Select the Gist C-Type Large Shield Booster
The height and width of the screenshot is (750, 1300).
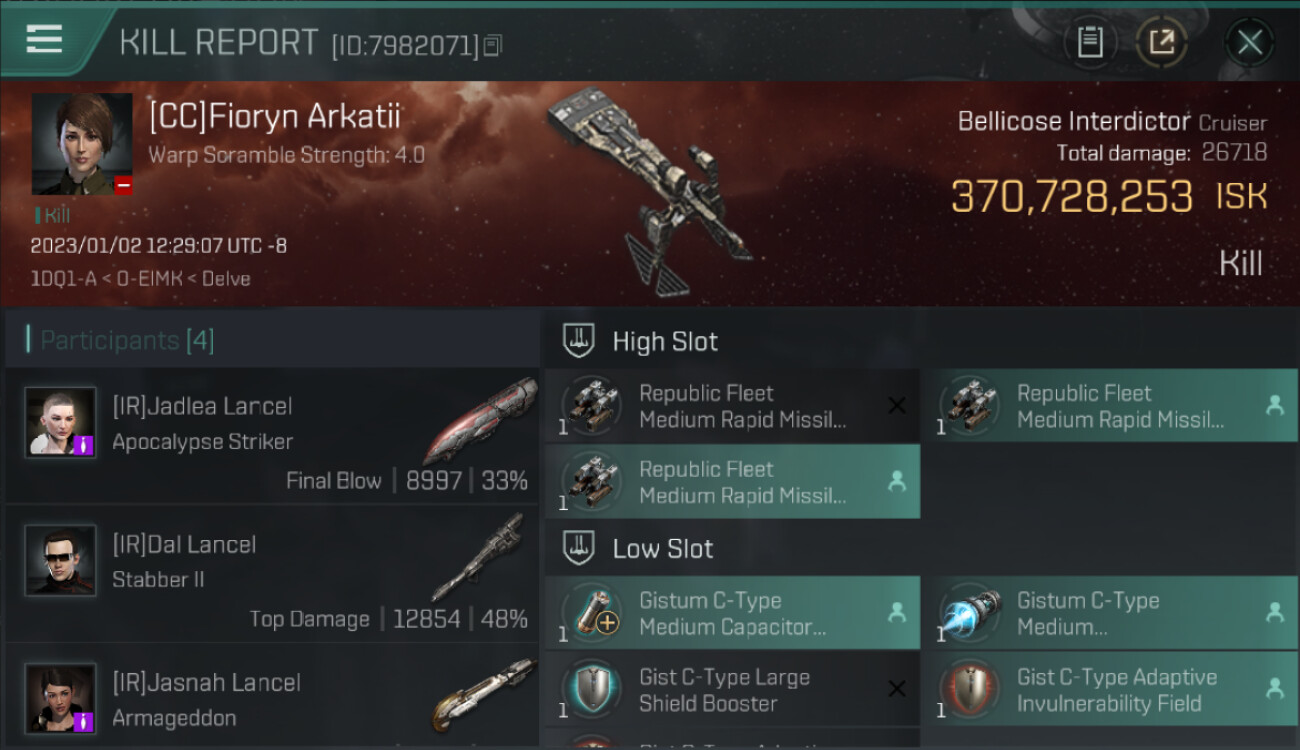coord(732,690)
